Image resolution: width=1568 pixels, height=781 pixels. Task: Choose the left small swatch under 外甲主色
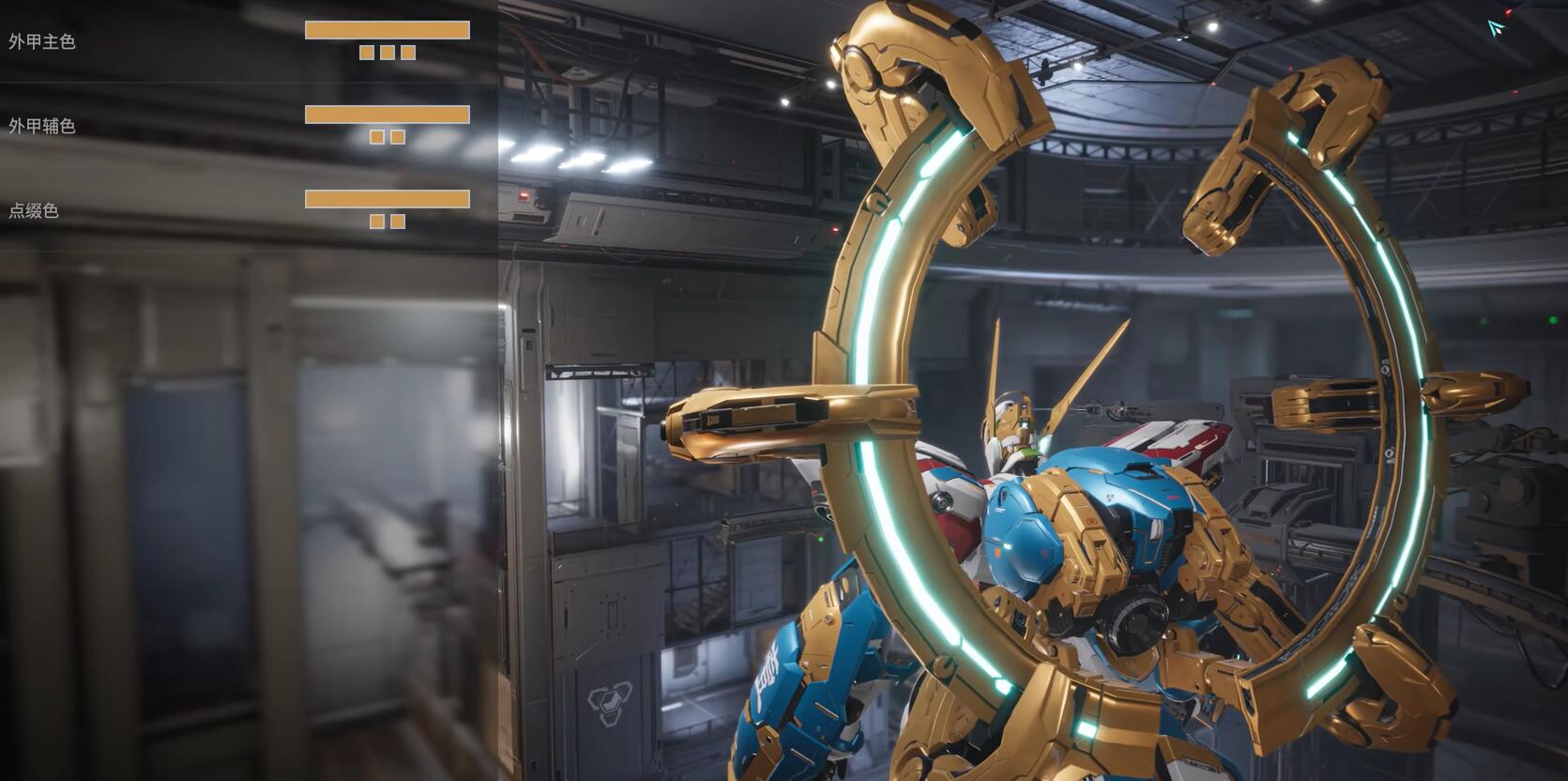point(367,53)
